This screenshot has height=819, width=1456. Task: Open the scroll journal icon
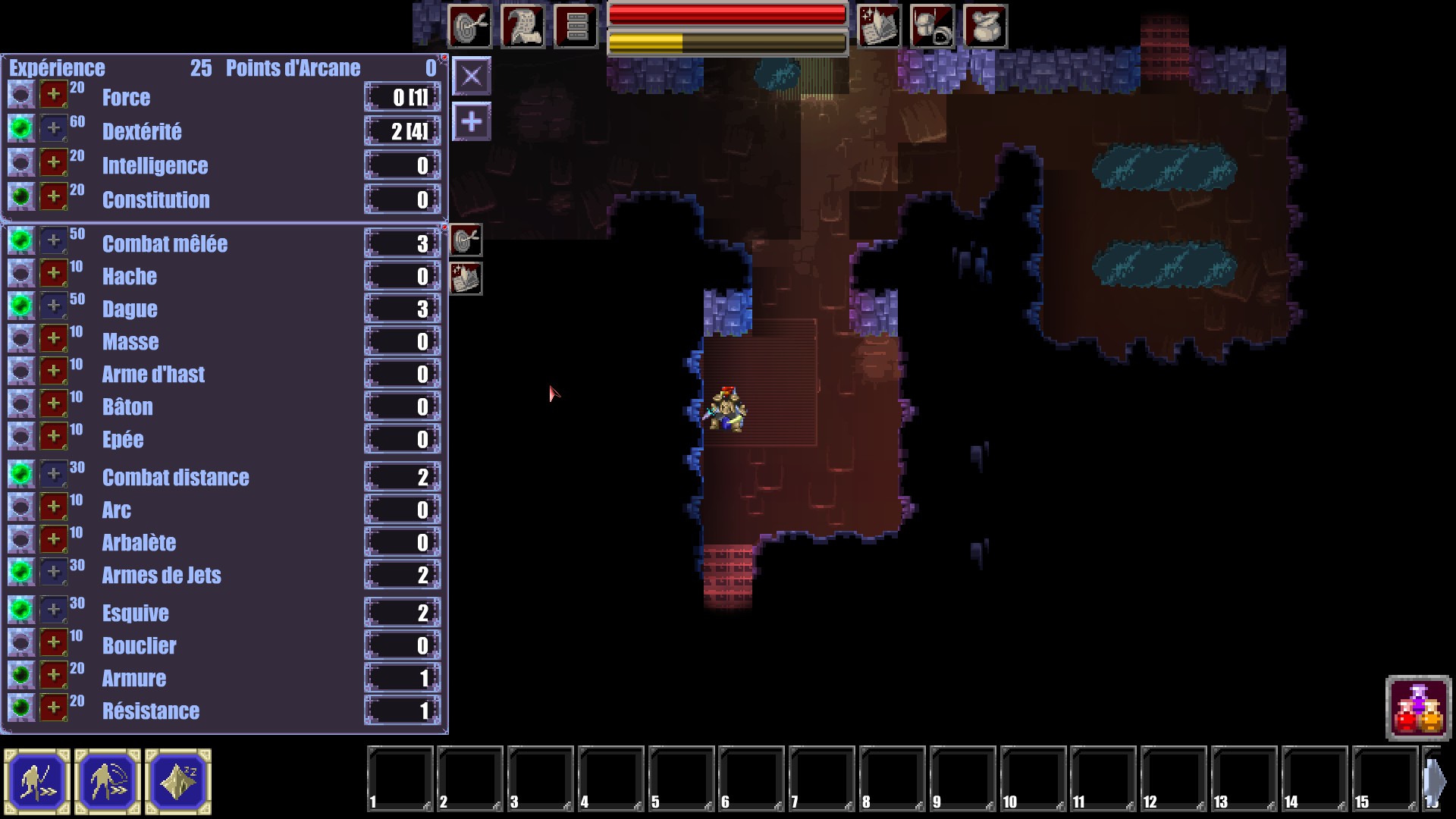pyautogui.click(x=522, y=27)
